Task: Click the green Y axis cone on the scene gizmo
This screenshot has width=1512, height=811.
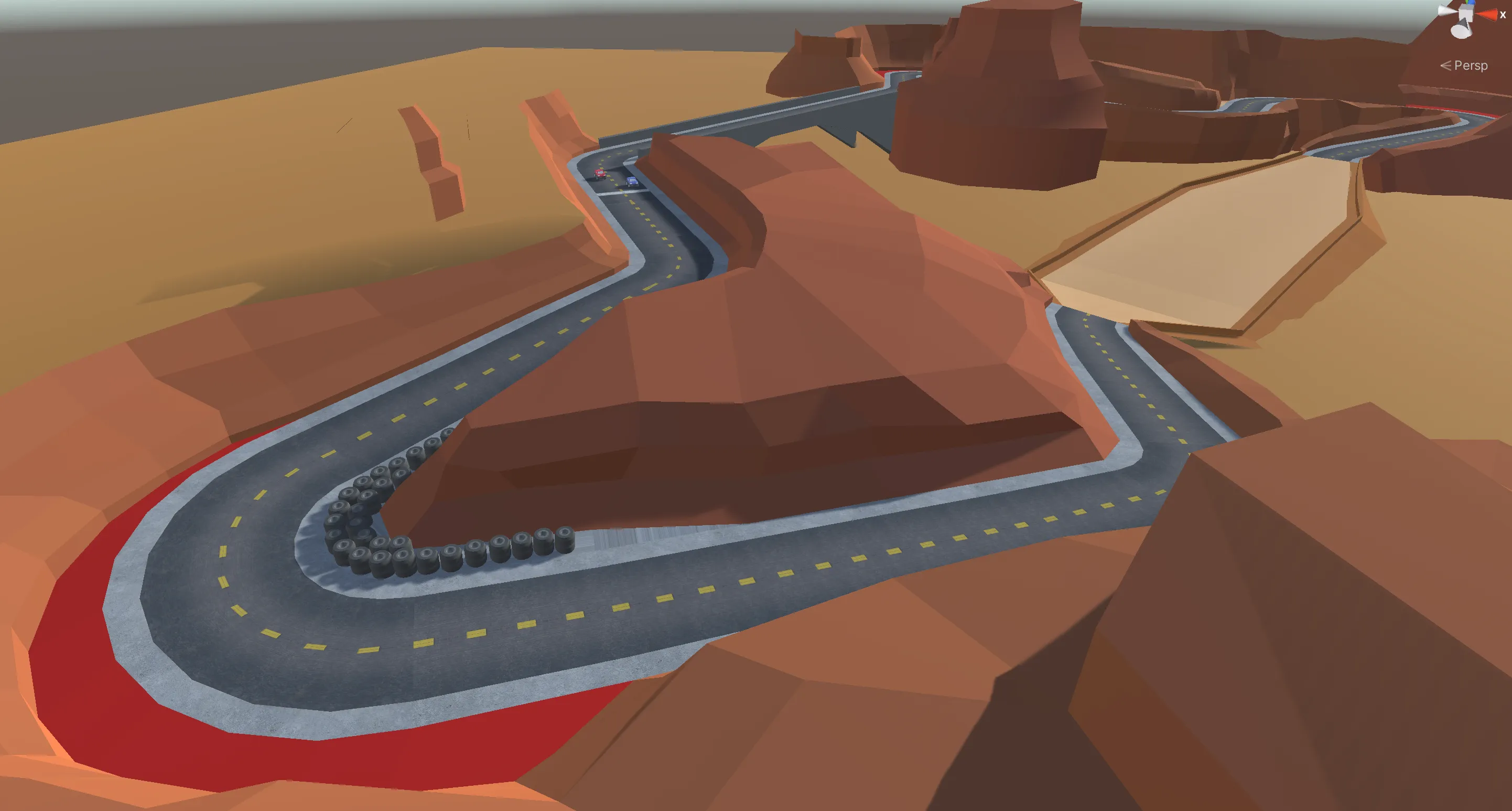Action: 1467,2
